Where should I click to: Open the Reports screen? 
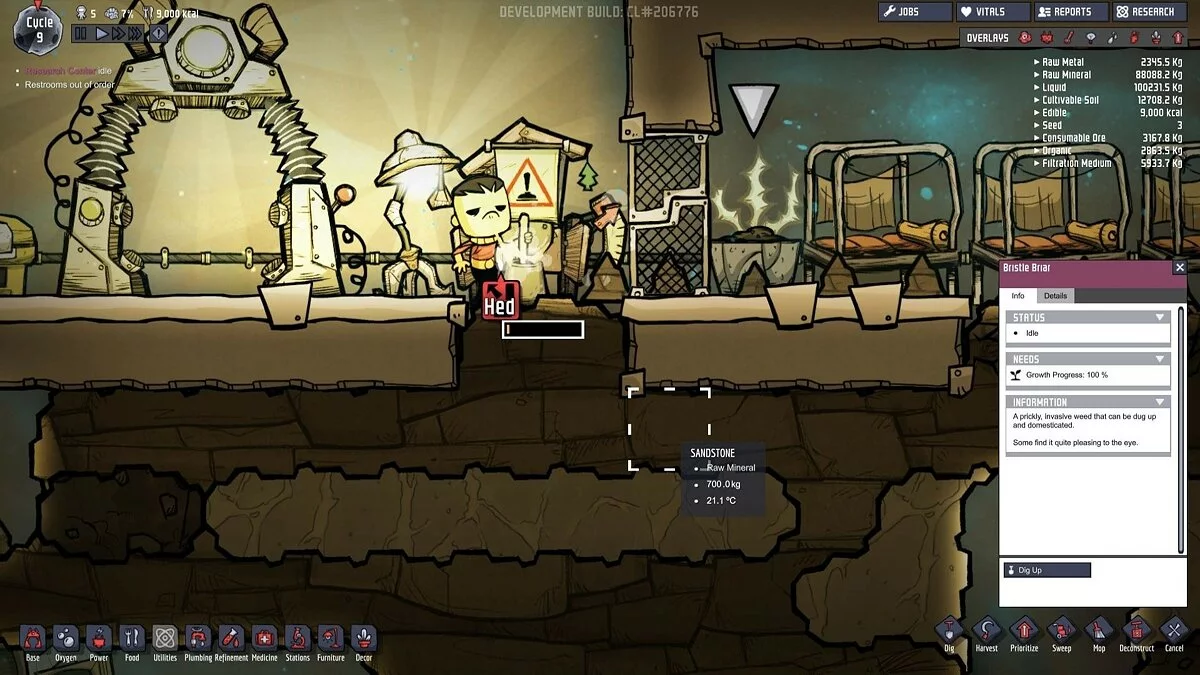click(1070, 12)
